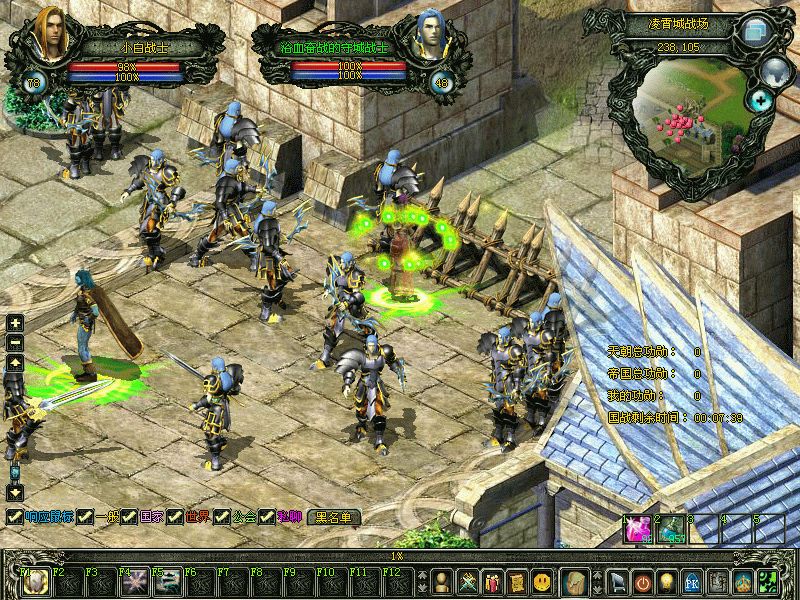The height and width of the screenshot is (600, 800).
Task: Use the F5 skill slot
Action: click(x=166, y=582)
